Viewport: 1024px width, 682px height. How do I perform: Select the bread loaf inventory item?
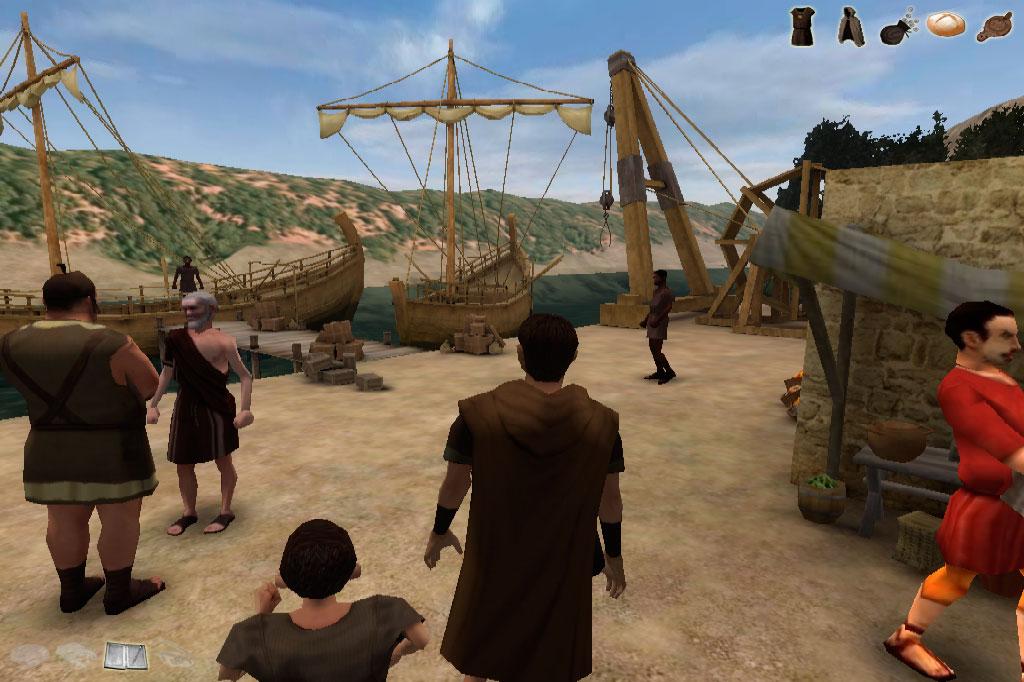tap(946, 25)
